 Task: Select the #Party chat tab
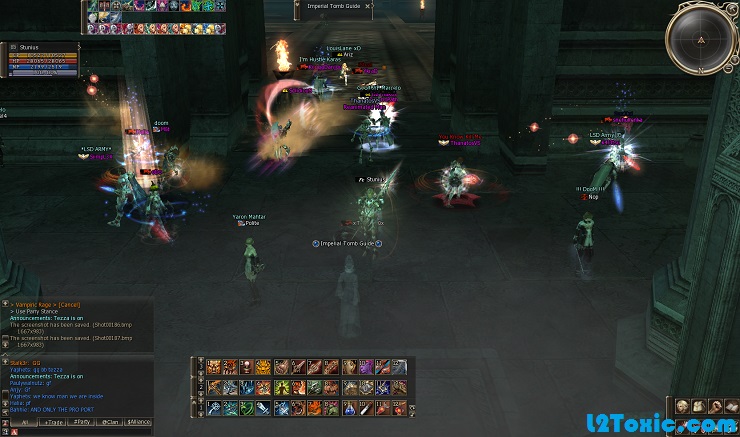(81, 422)
